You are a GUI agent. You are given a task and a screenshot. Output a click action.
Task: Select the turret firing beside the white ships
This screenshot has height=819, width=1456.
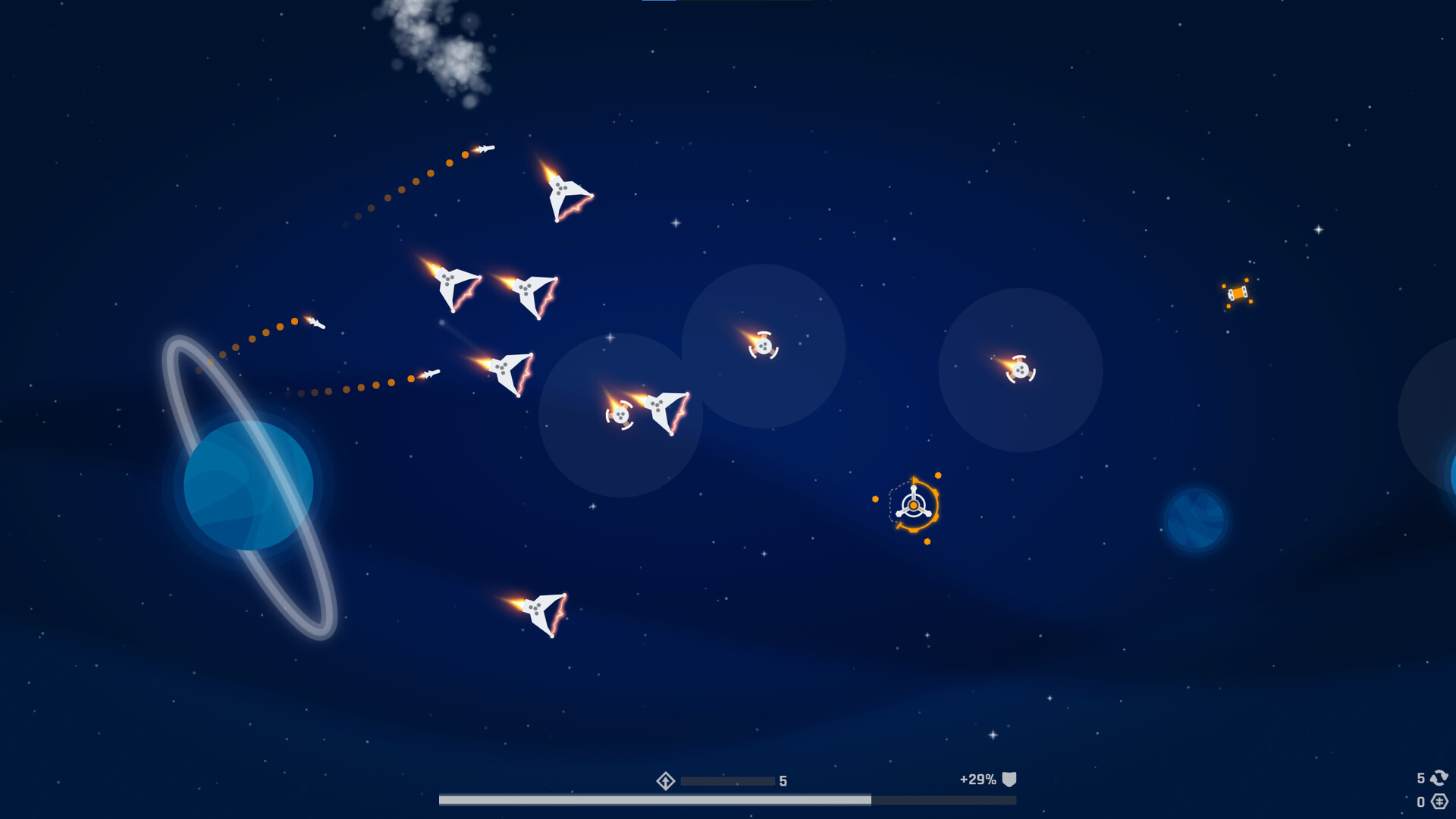pos(622,416)
